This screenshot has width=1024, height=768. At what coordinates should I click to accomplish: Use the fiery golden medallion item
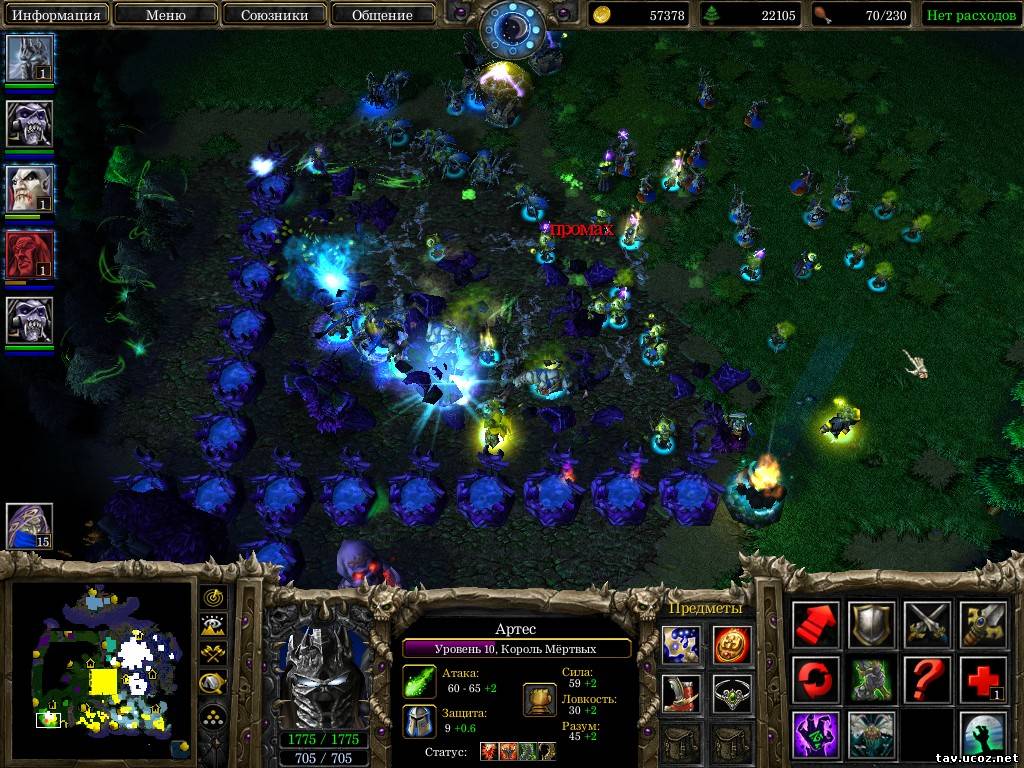[732, 643]
